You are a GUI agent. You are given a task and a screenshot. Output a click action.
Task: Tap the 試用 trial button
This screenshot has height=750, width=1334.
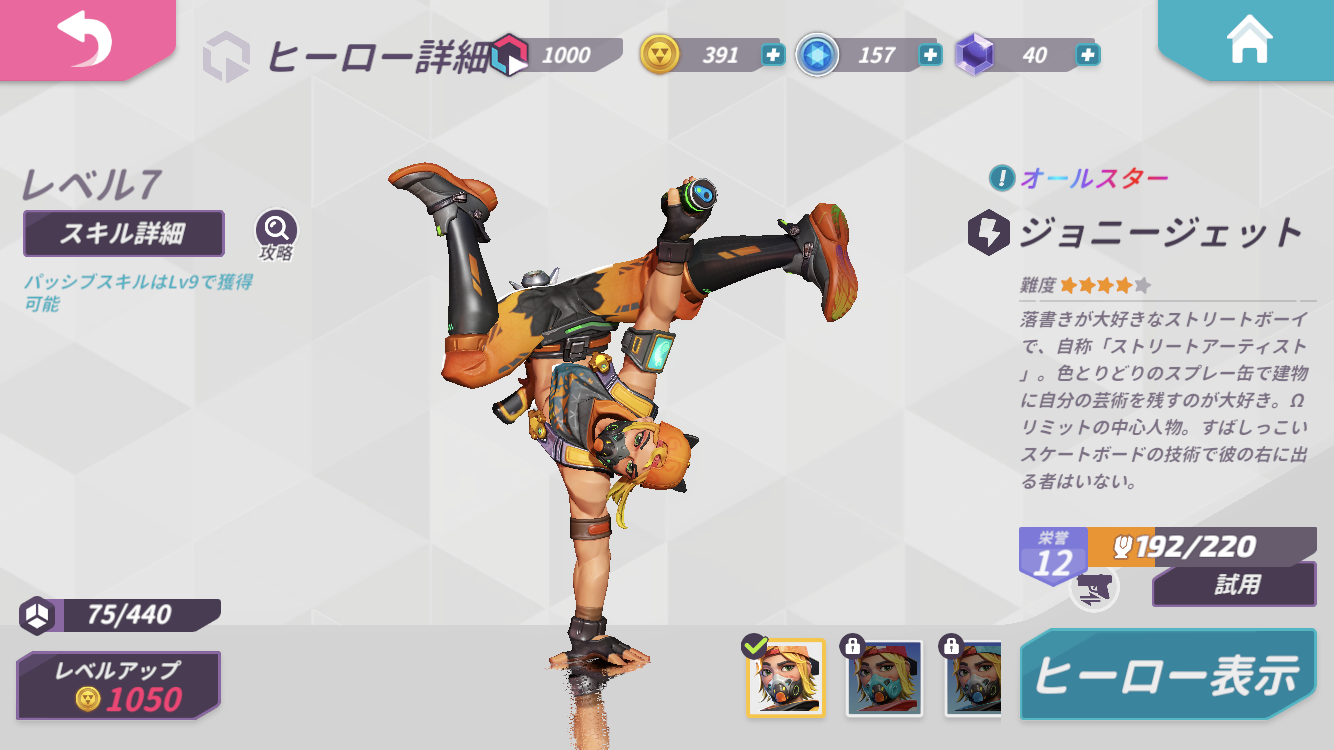[1234, 585]
